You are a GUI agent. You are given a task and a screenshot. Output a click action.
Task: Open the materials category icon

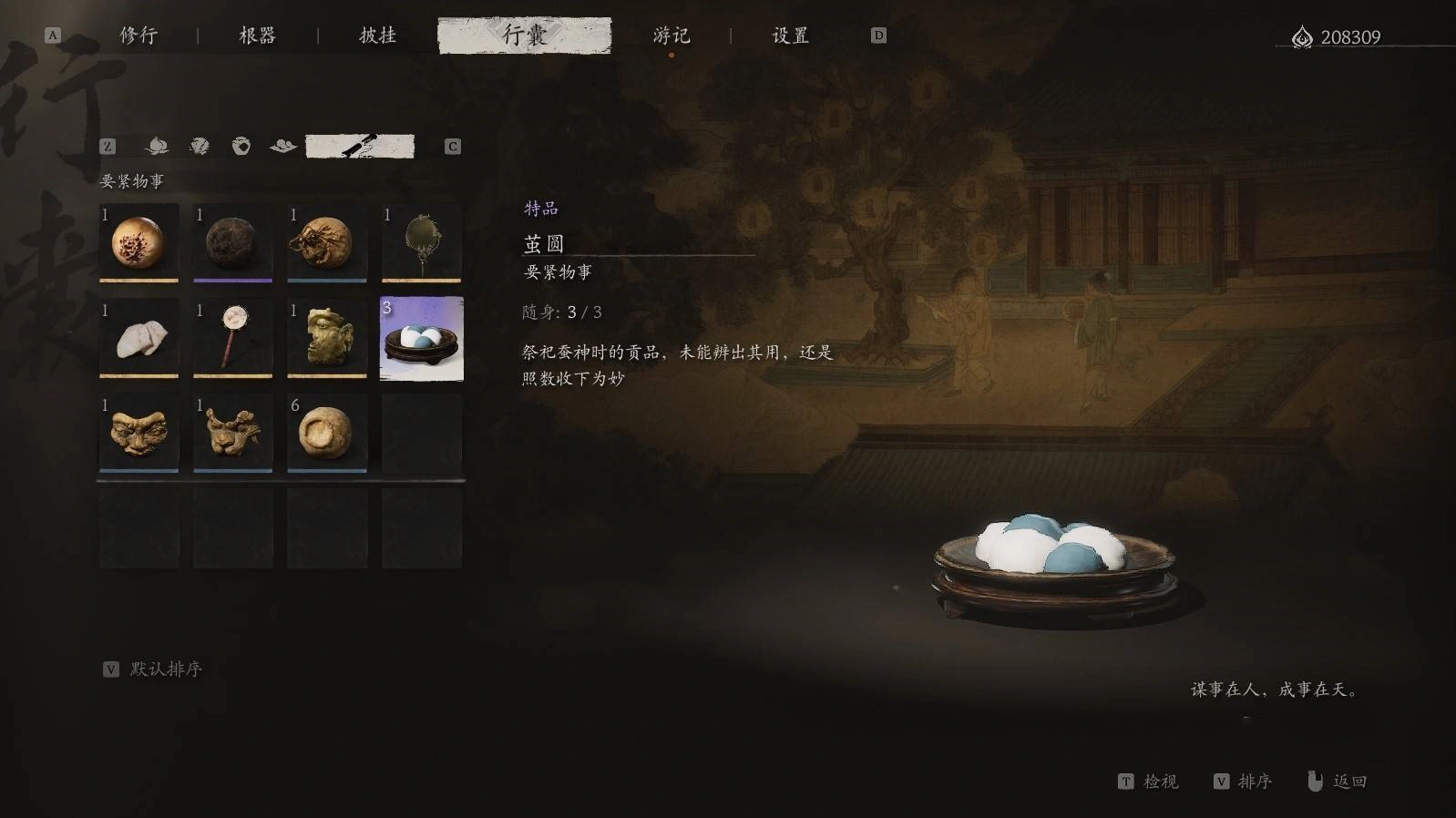pyautogui.click(x=284, y=146)
